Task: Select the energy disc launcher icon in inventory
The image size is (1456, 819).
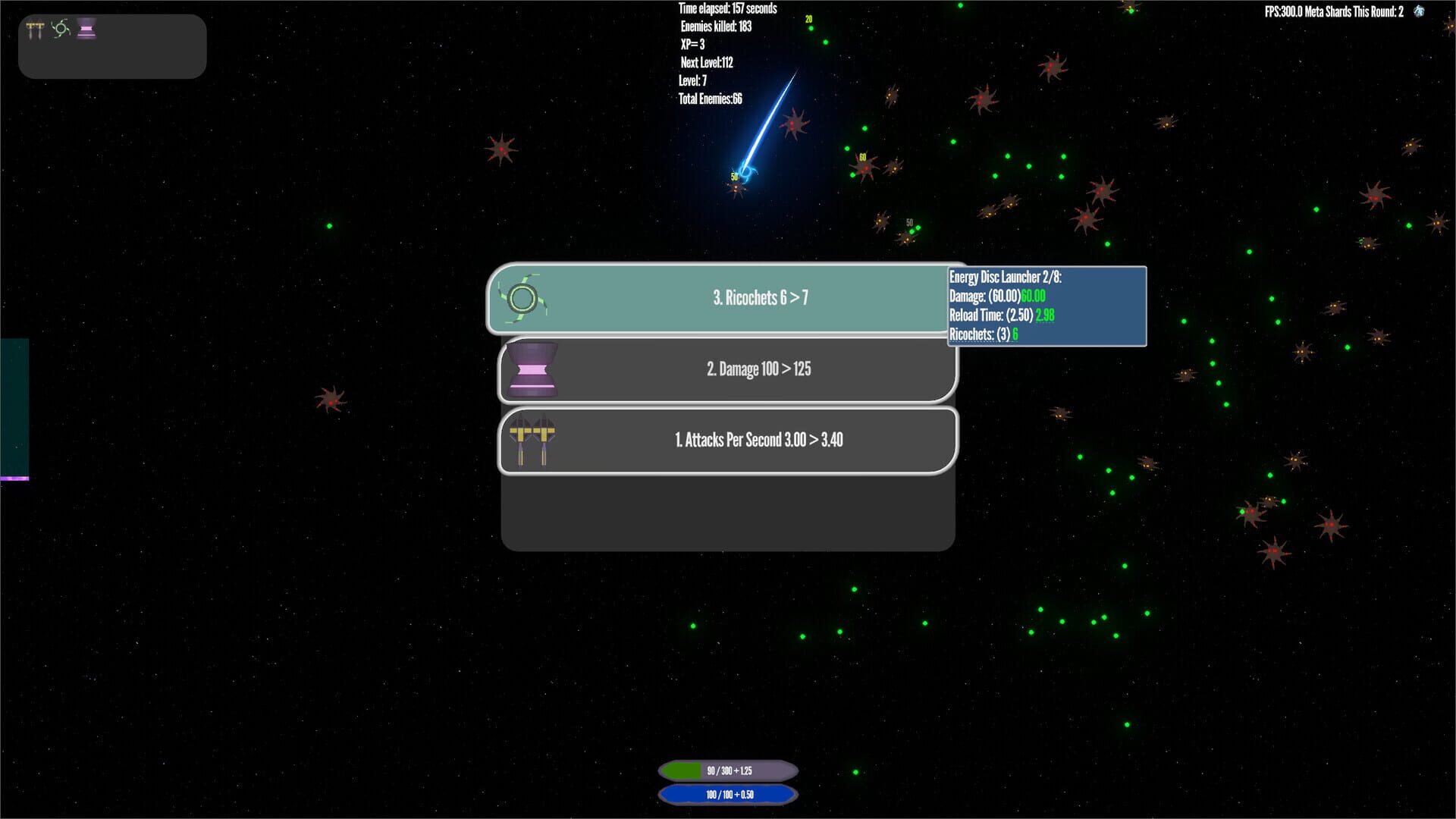Action: (x=61, y=30)
